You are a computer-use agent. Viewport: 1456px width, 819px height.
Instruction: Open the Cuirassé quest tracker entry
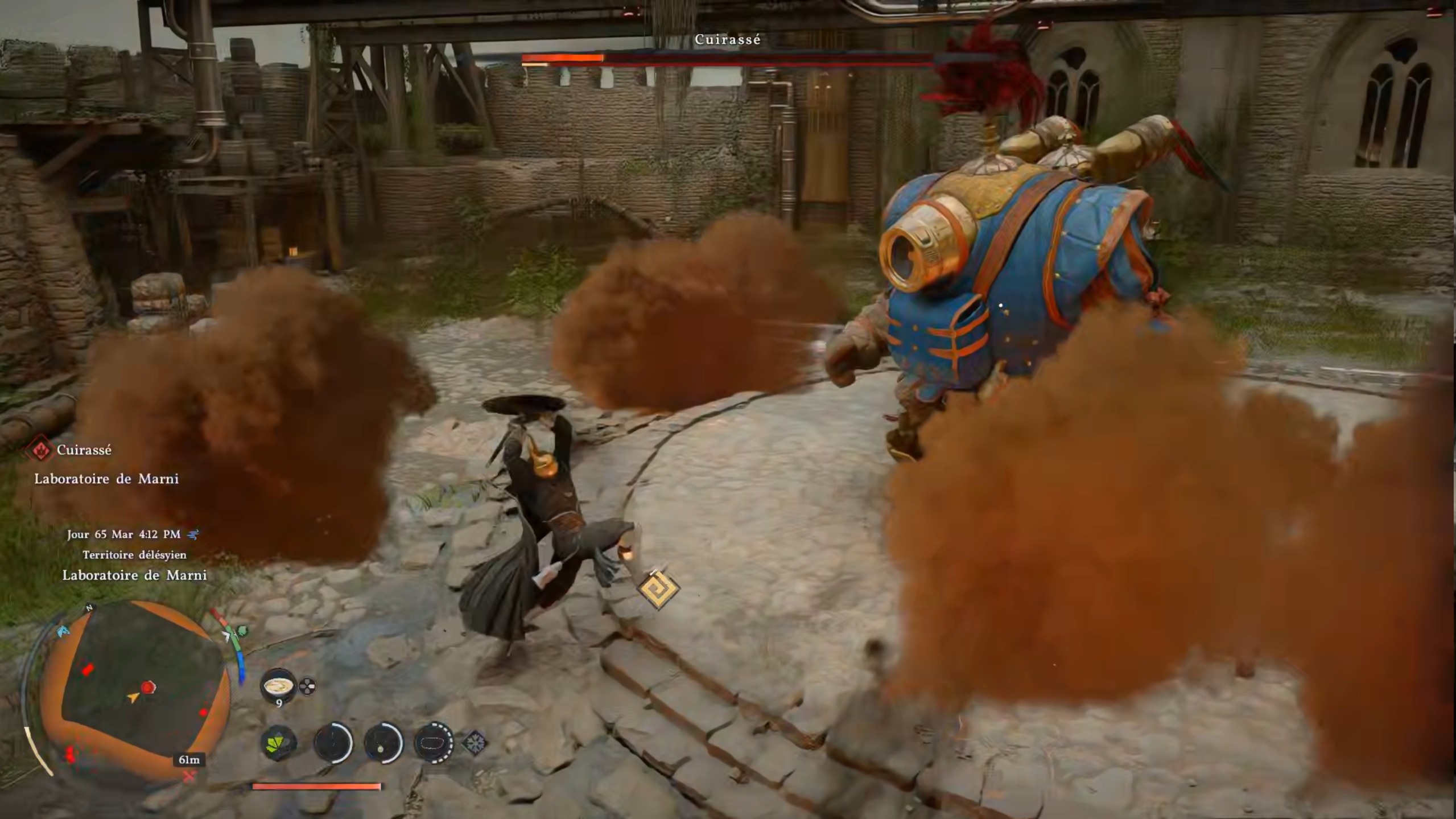[x=84, y=450]
